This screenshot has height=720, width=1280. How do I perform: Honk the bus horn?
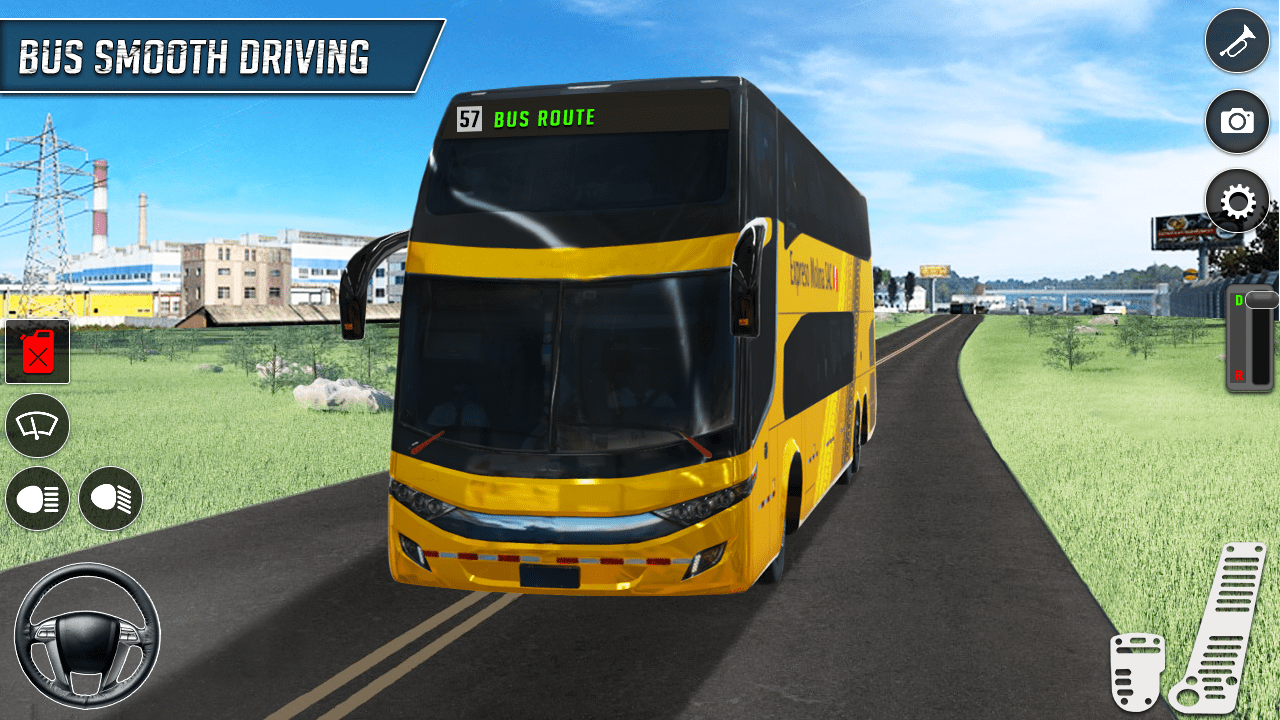point(1237,40)
